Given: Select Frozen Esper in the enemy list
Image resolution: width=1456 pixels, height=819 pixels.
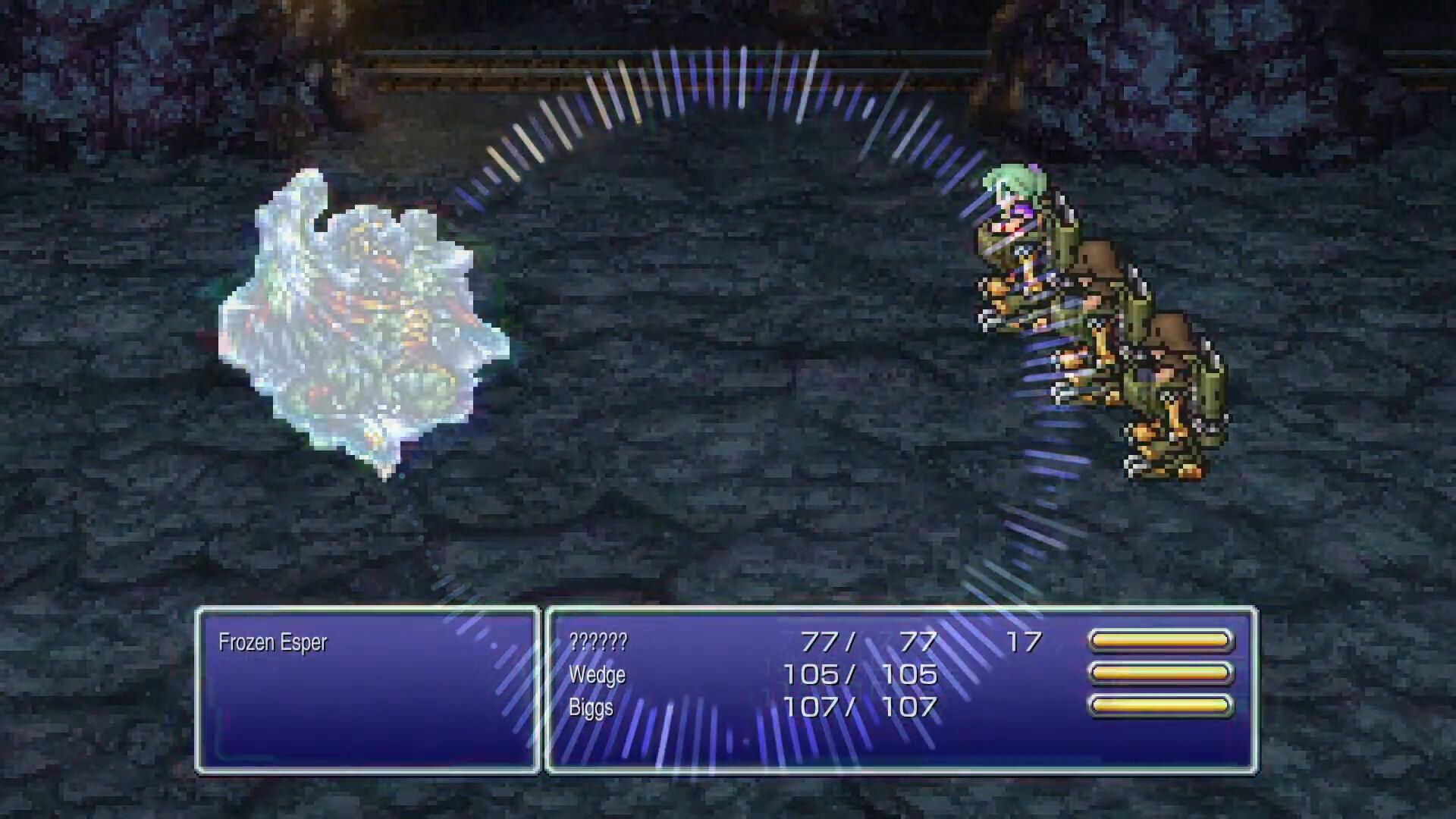Looking at the screenshot, I should click(272, 642).
